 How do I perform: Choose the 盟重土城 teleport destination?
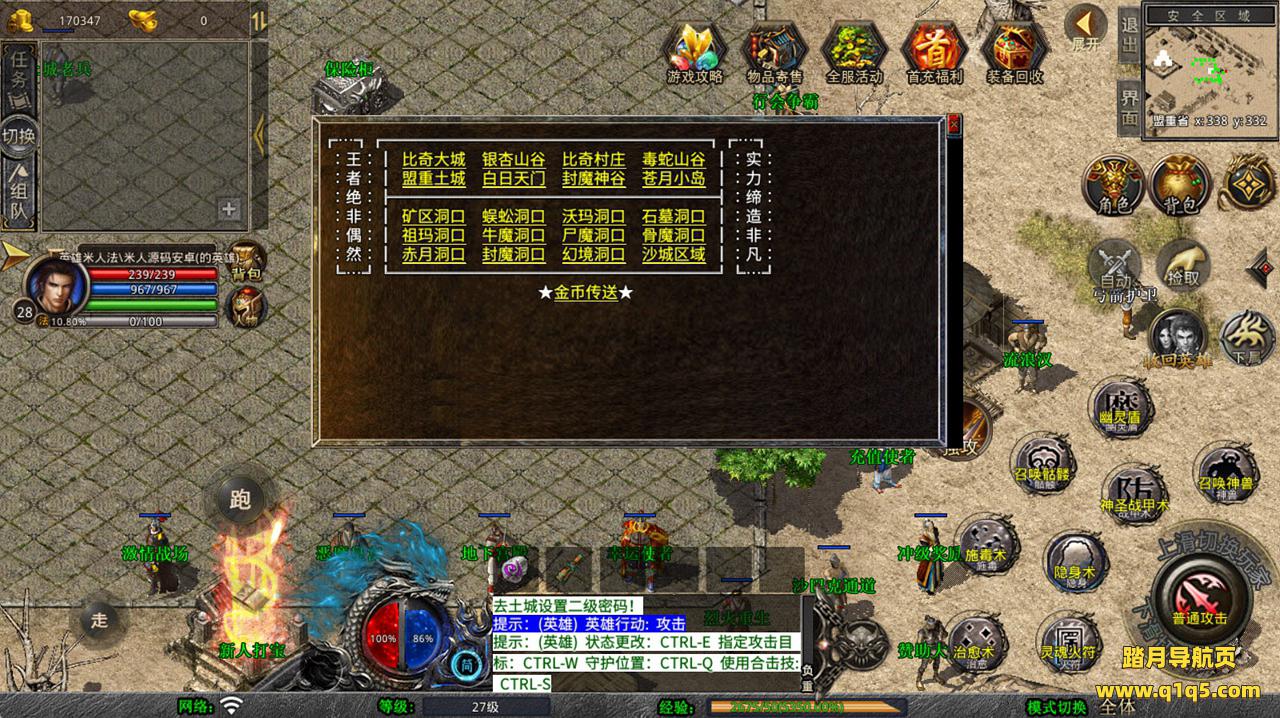point(433,179)
